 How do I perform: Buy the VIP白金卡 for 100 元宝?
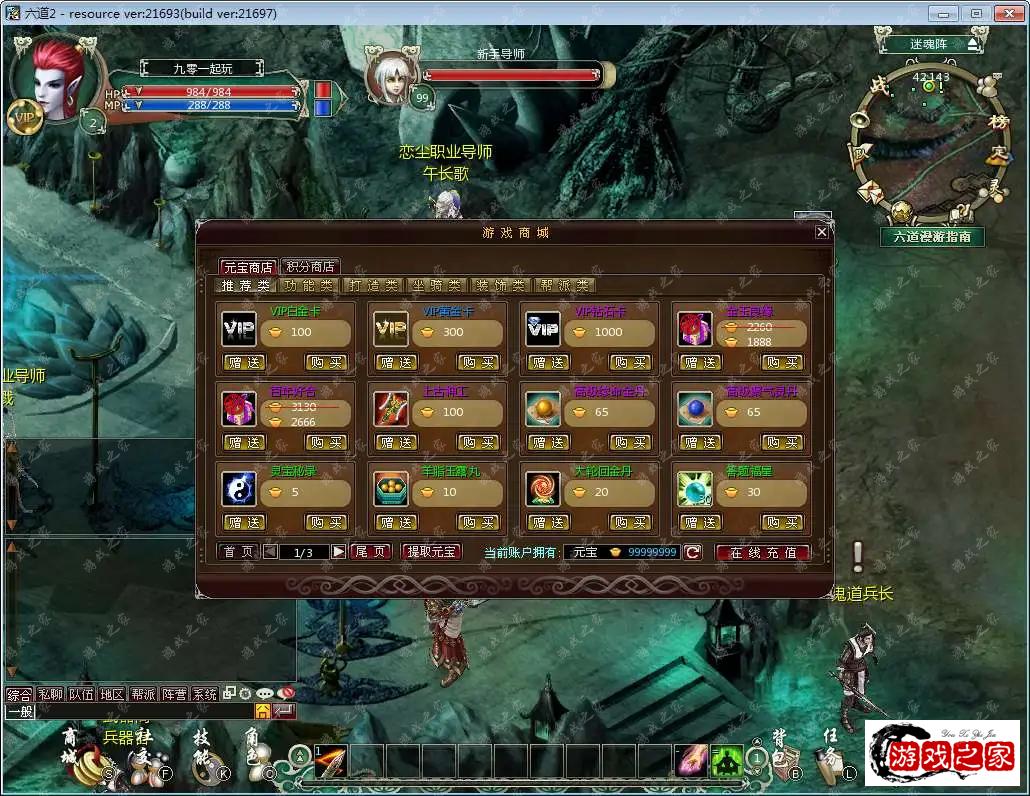point(326,362)
